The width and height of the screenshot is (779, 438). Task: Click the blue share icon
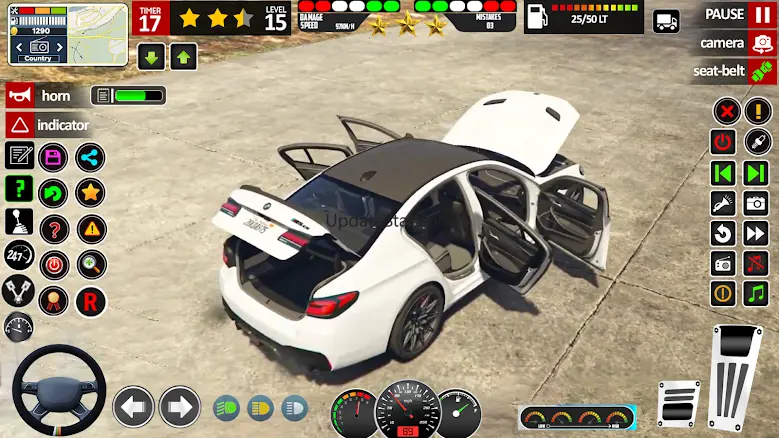click(90, 156)
